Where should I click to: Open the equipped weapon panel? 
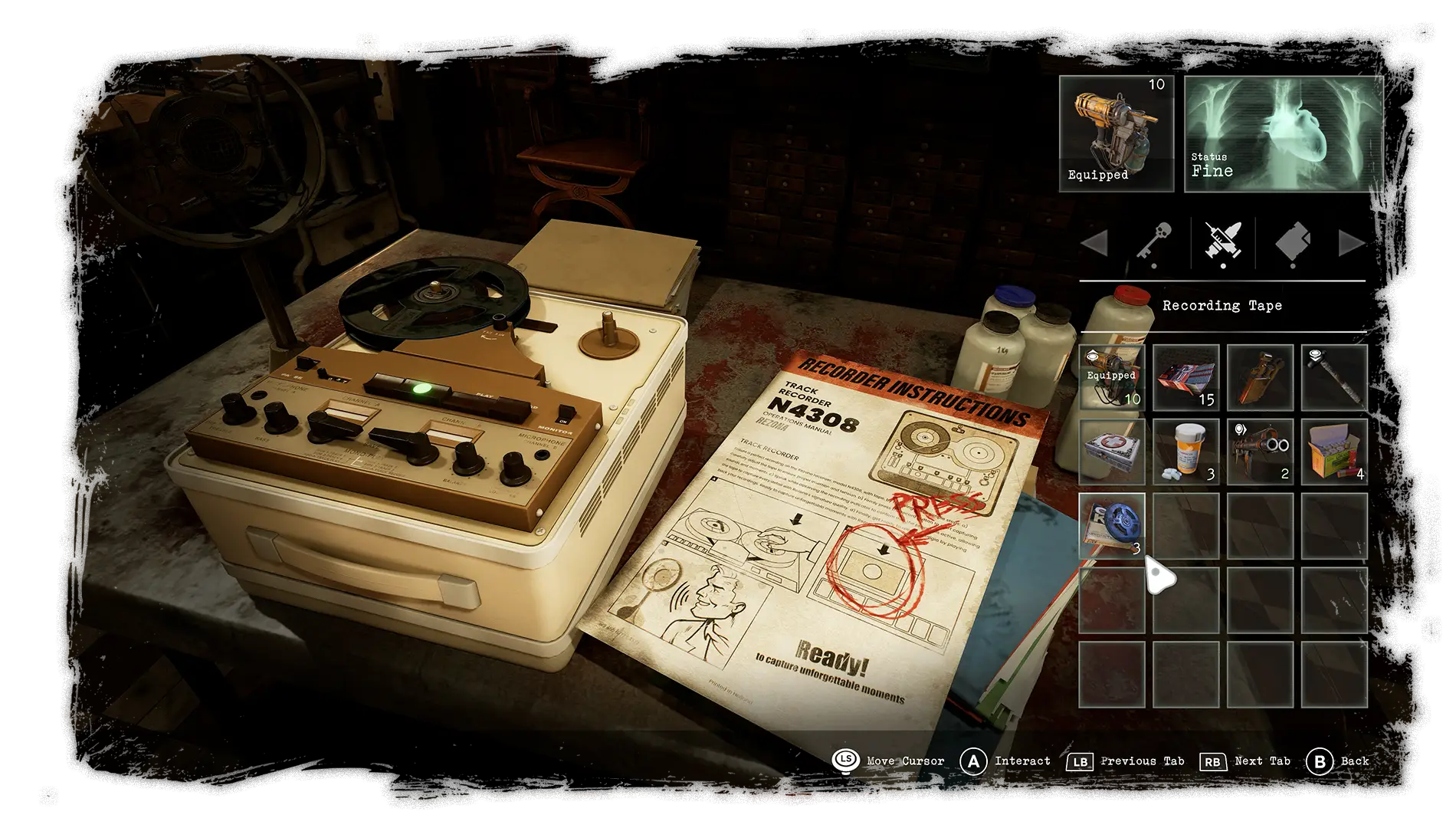click(x=1117, y=133)
